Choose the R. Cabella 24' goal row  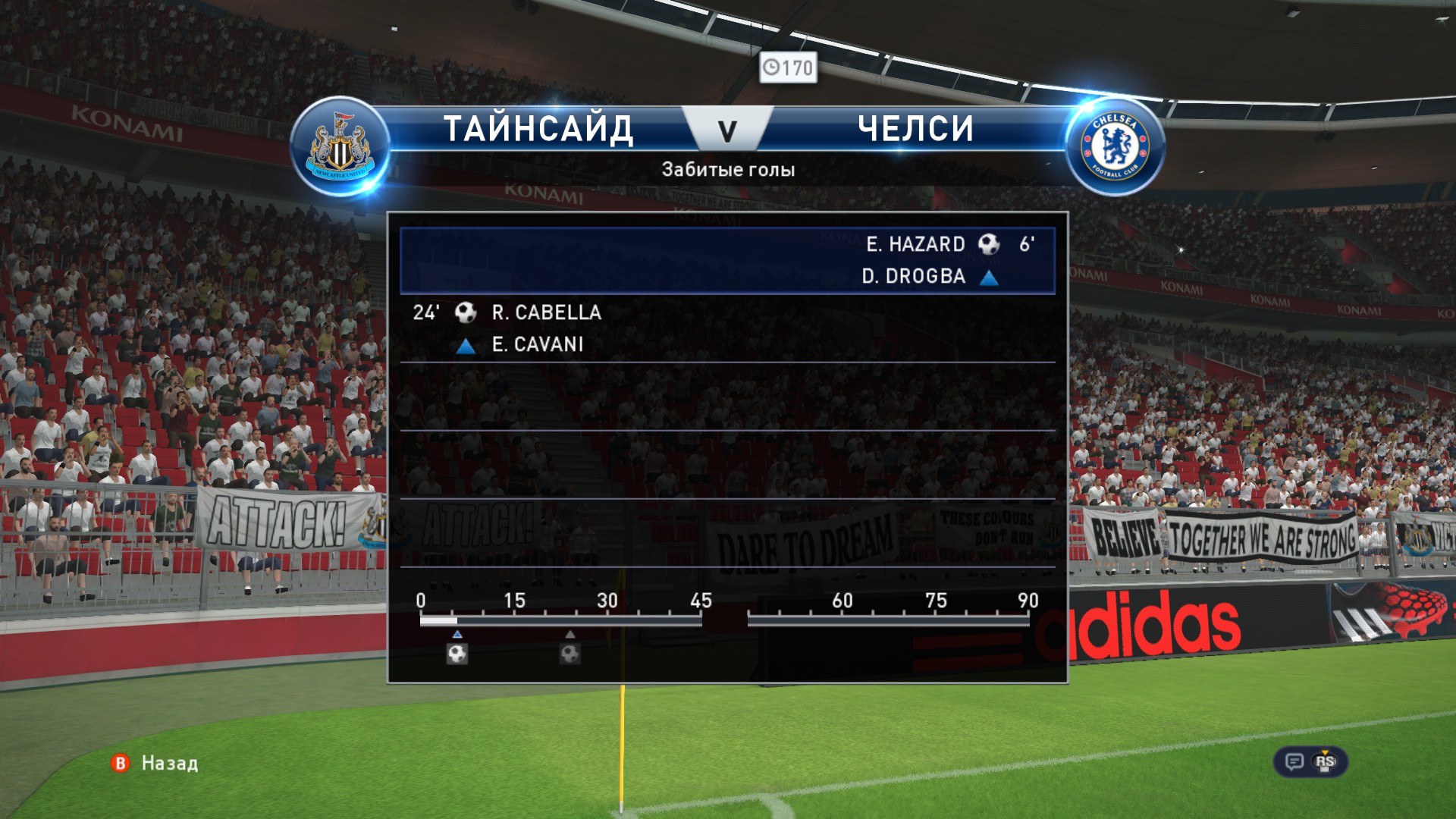coord(727,328)
